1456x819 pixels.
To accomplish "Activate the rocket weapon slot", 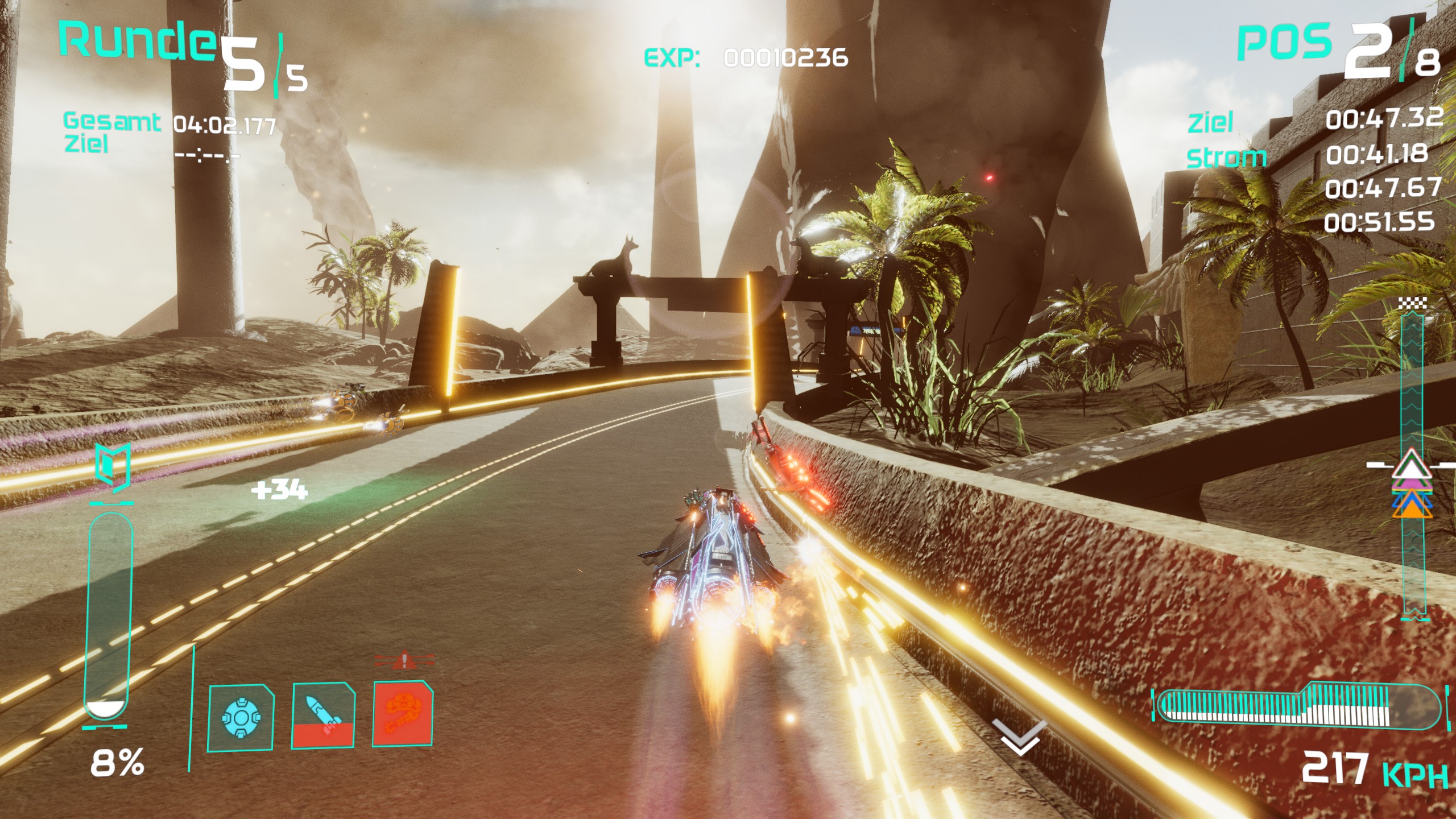I will tap(324, 715).
